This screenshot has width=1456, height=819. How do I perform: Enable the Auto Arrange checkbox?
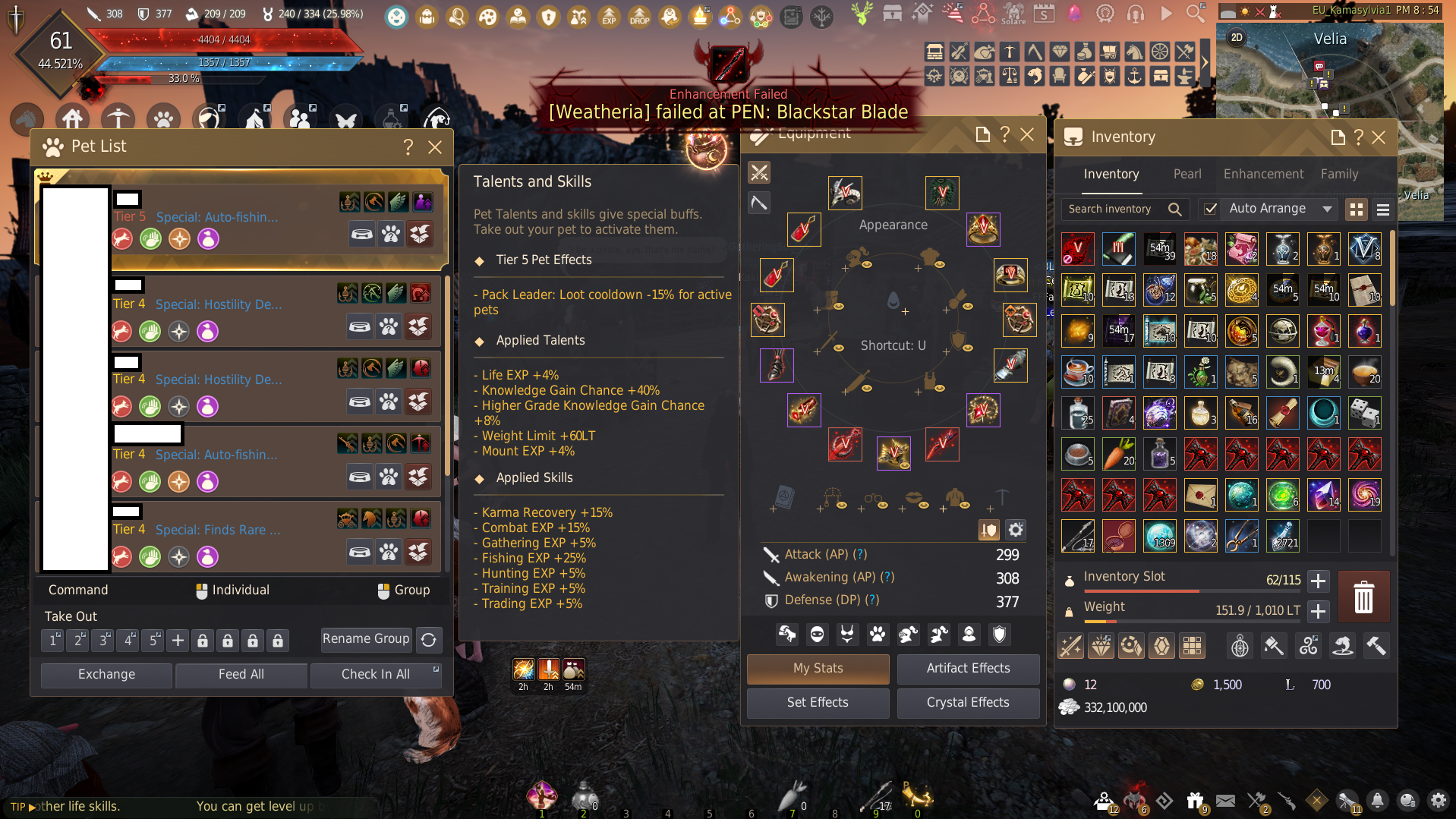coord(1210,209)
